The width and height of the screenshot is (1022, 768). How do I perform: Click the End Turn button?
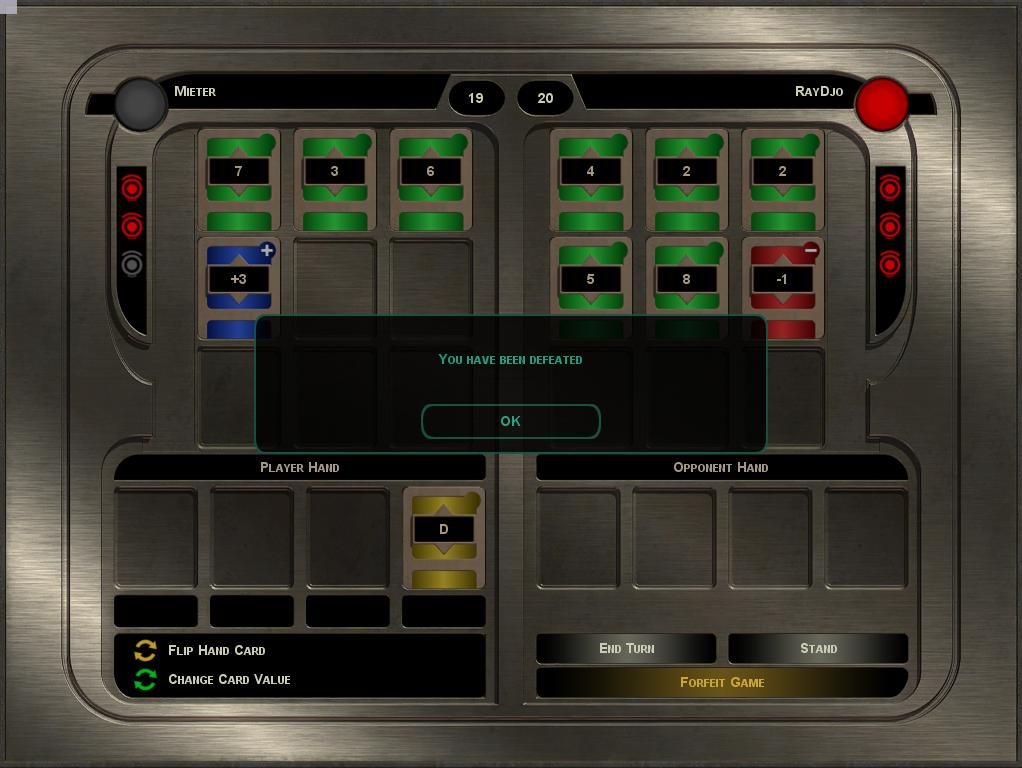(626, 648)
